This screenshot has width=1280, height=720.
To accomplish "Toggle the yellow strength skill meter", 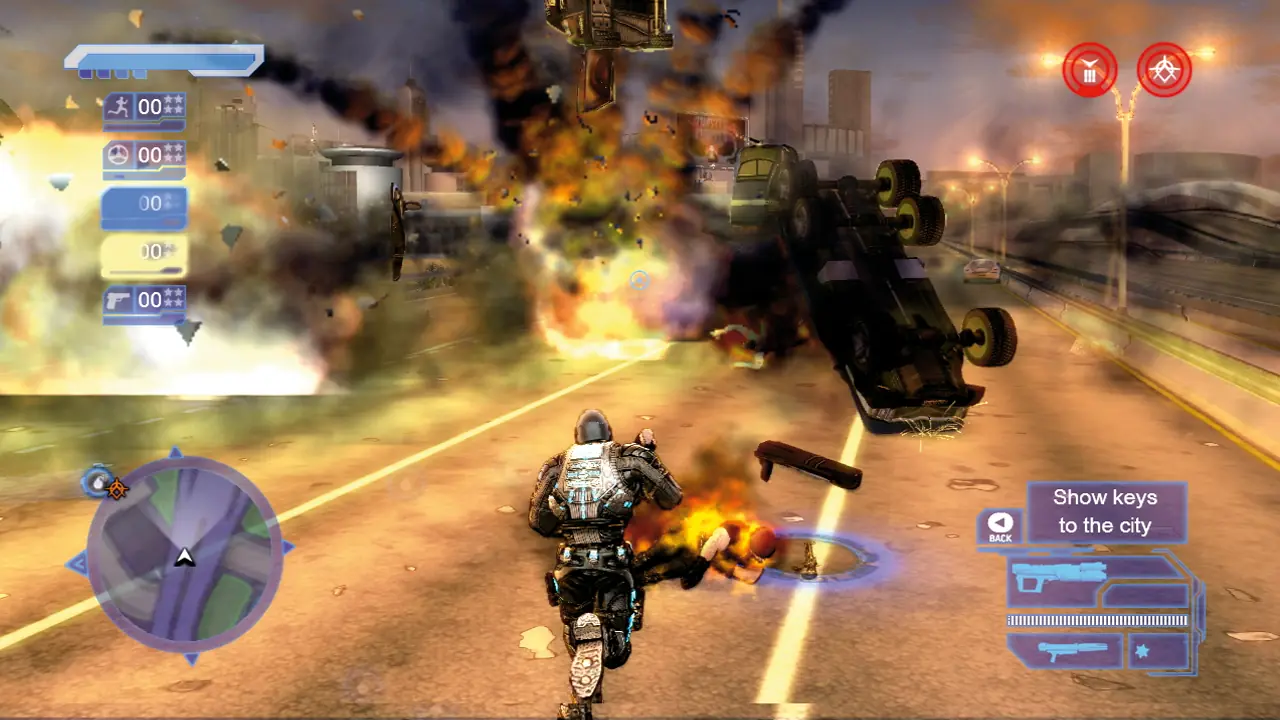I will [x=143, y=251].
